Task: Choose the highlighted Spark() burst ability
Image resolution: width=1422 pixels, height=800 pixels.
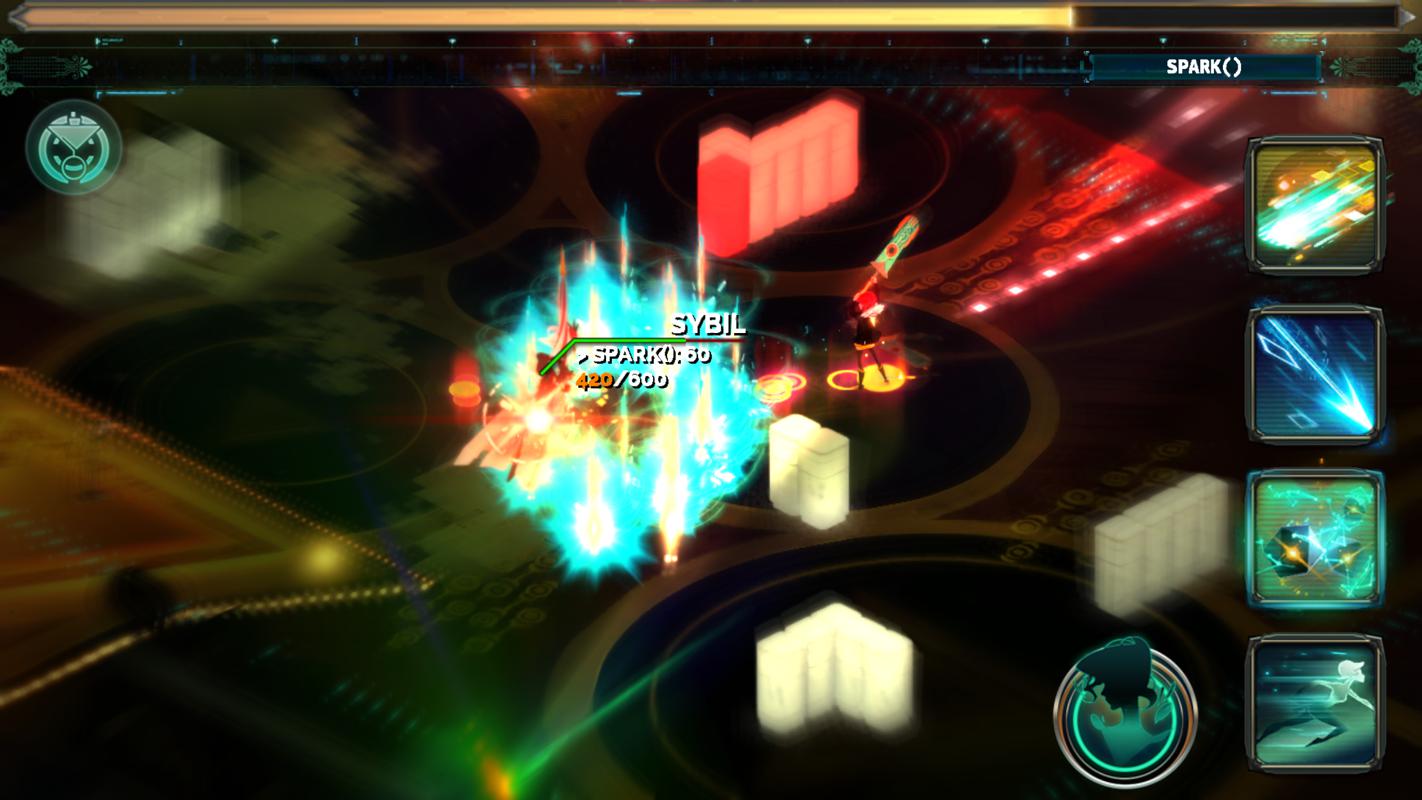Action: (1314, 540)
